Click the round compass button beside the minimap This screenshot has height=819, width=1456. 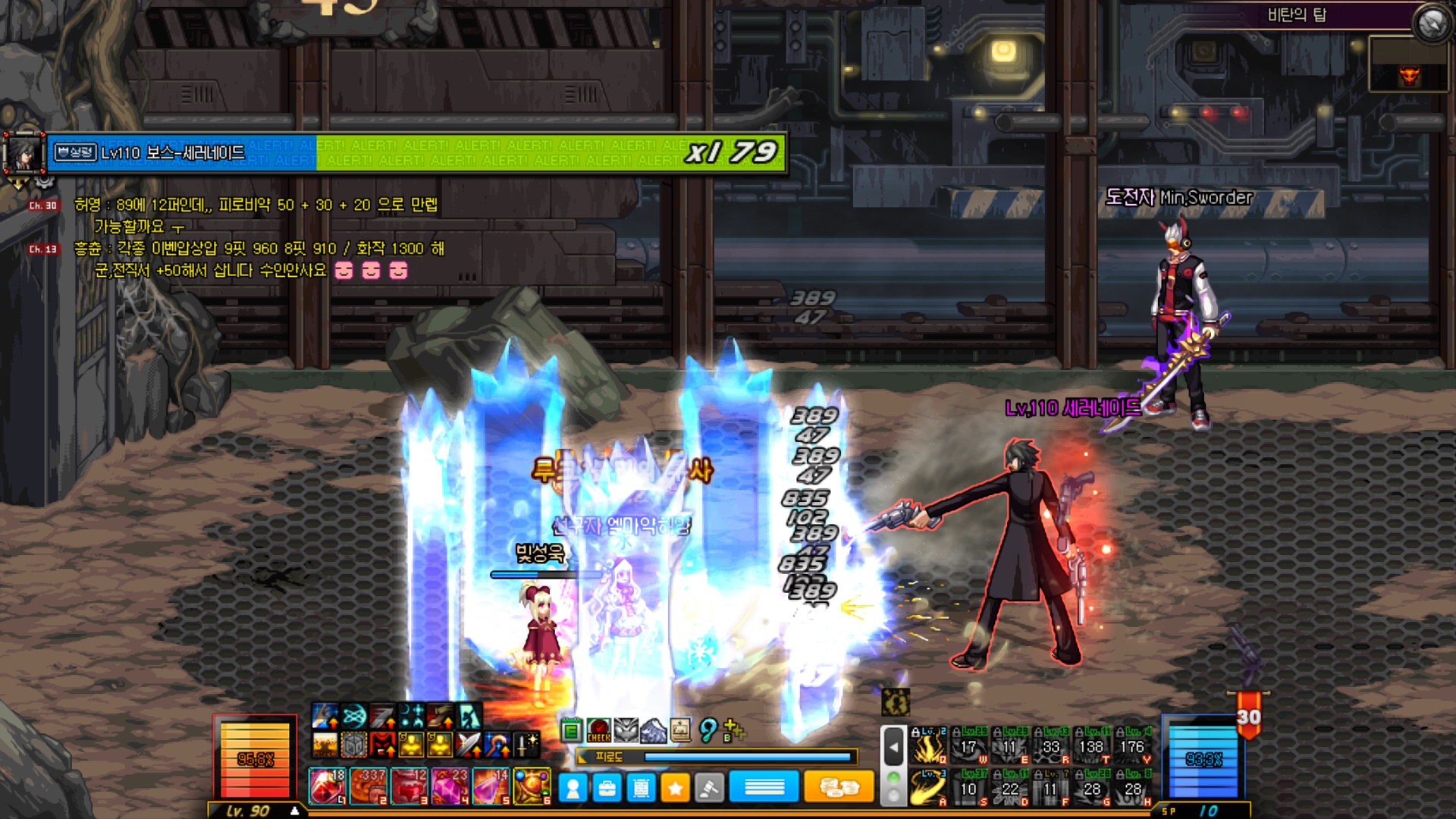coord(1432,23)
